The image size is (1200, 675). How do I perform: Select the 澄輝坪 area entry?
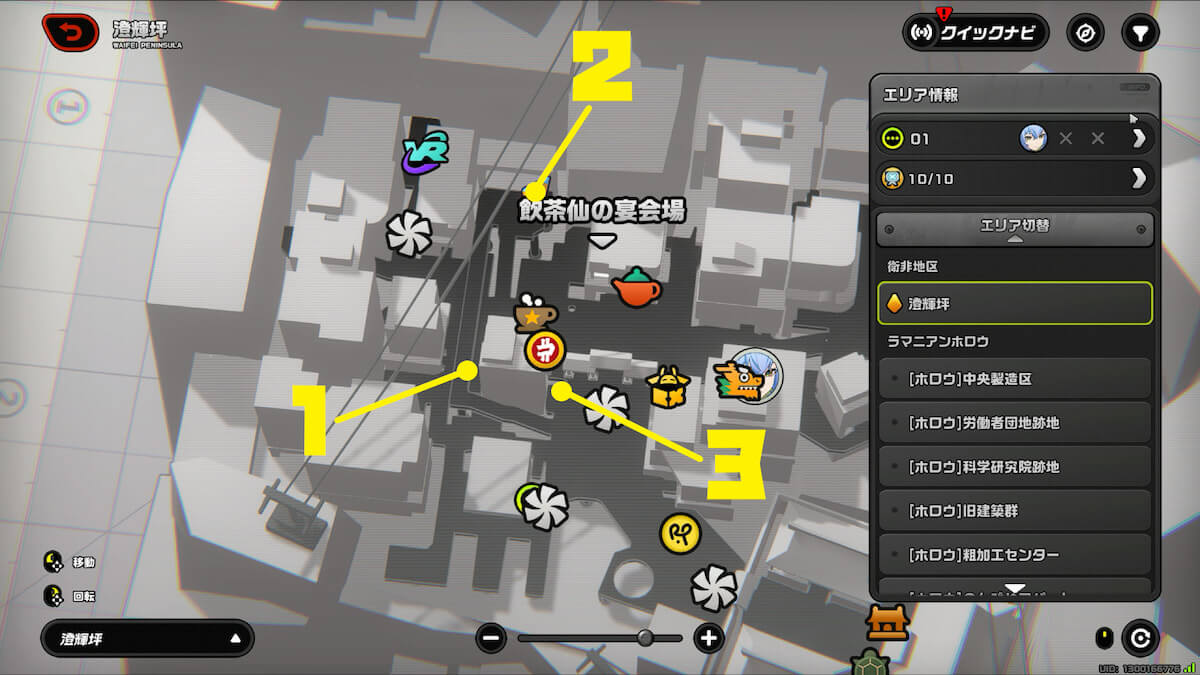[x=1014, y=303]
